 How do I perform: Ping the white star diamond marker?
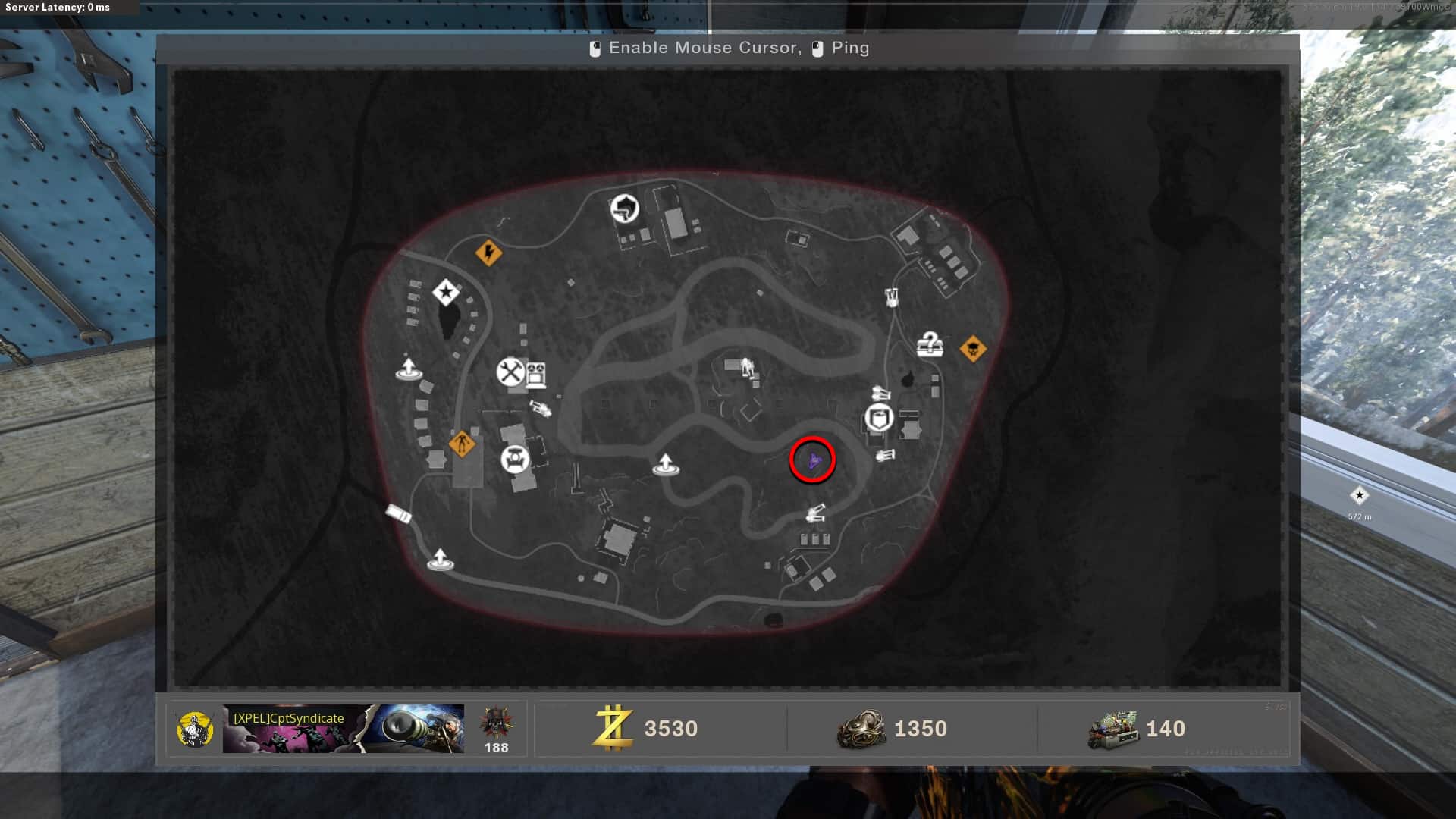446,292
